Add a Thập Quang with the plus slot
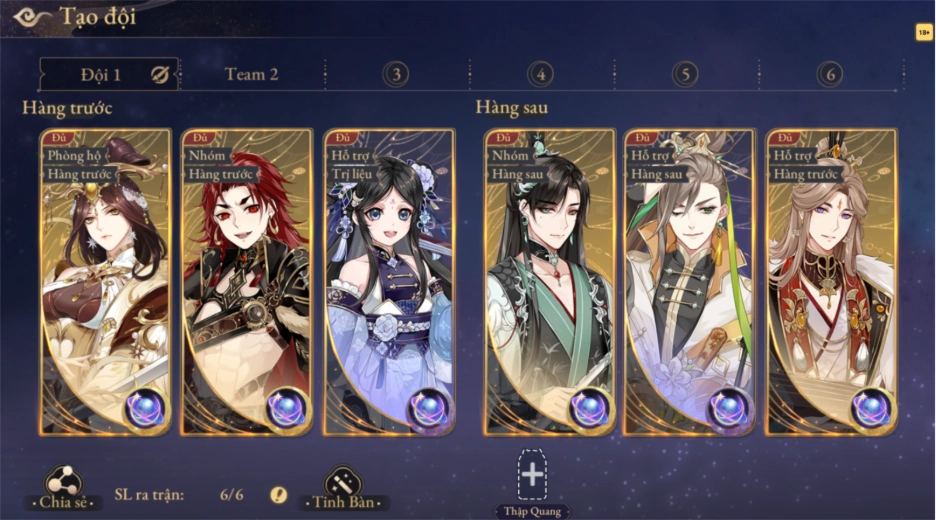Image resolution: width=936 pixels, height=520 pixels. [x=532, y=475]
